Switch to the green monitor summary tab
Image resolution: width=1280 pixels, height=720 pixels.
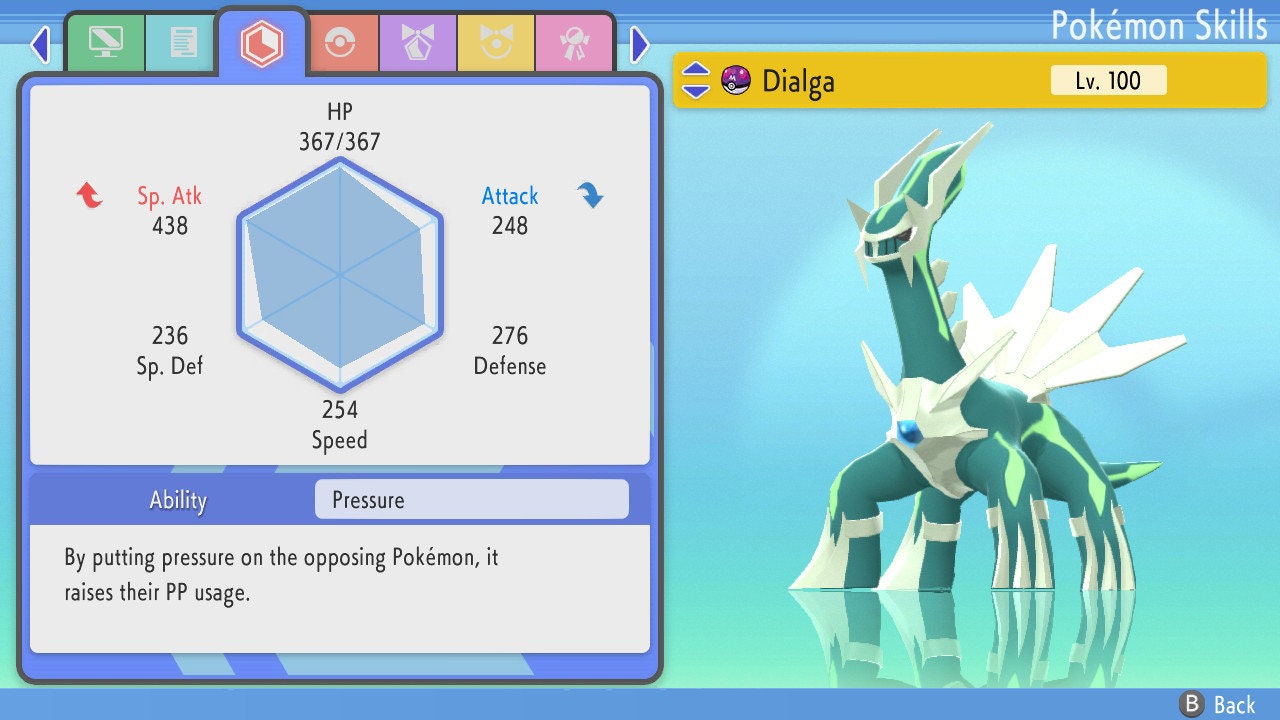105,42
